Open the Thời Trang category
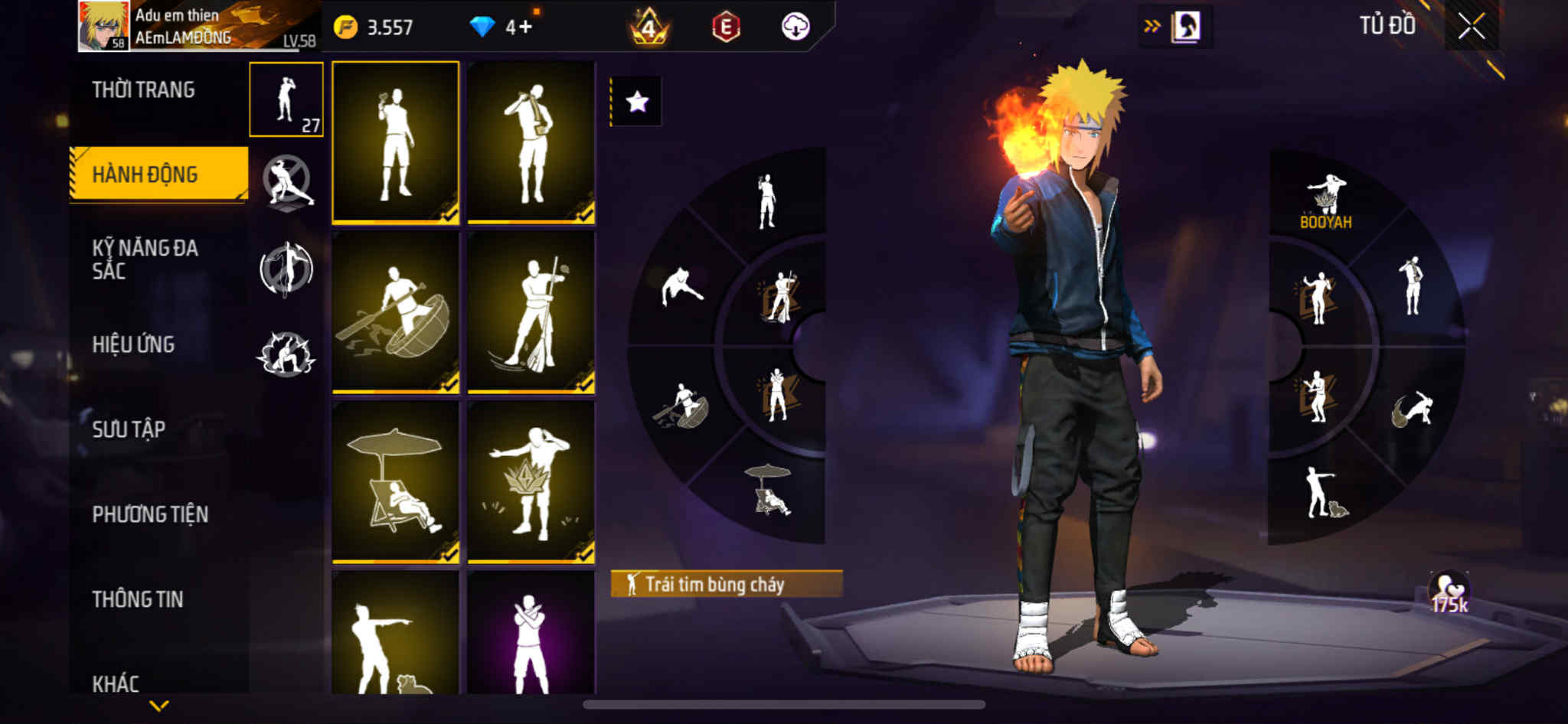Screen dimensions: 1568x724 (x=143, y=90)
